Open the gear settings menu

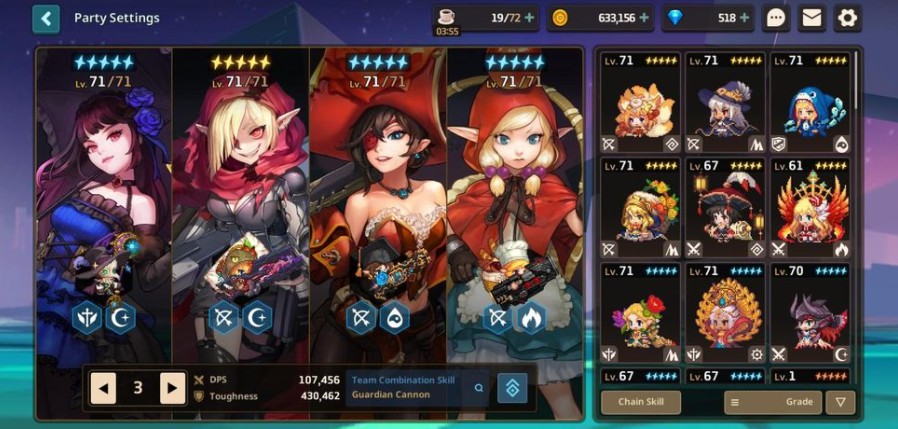point(847,18)
